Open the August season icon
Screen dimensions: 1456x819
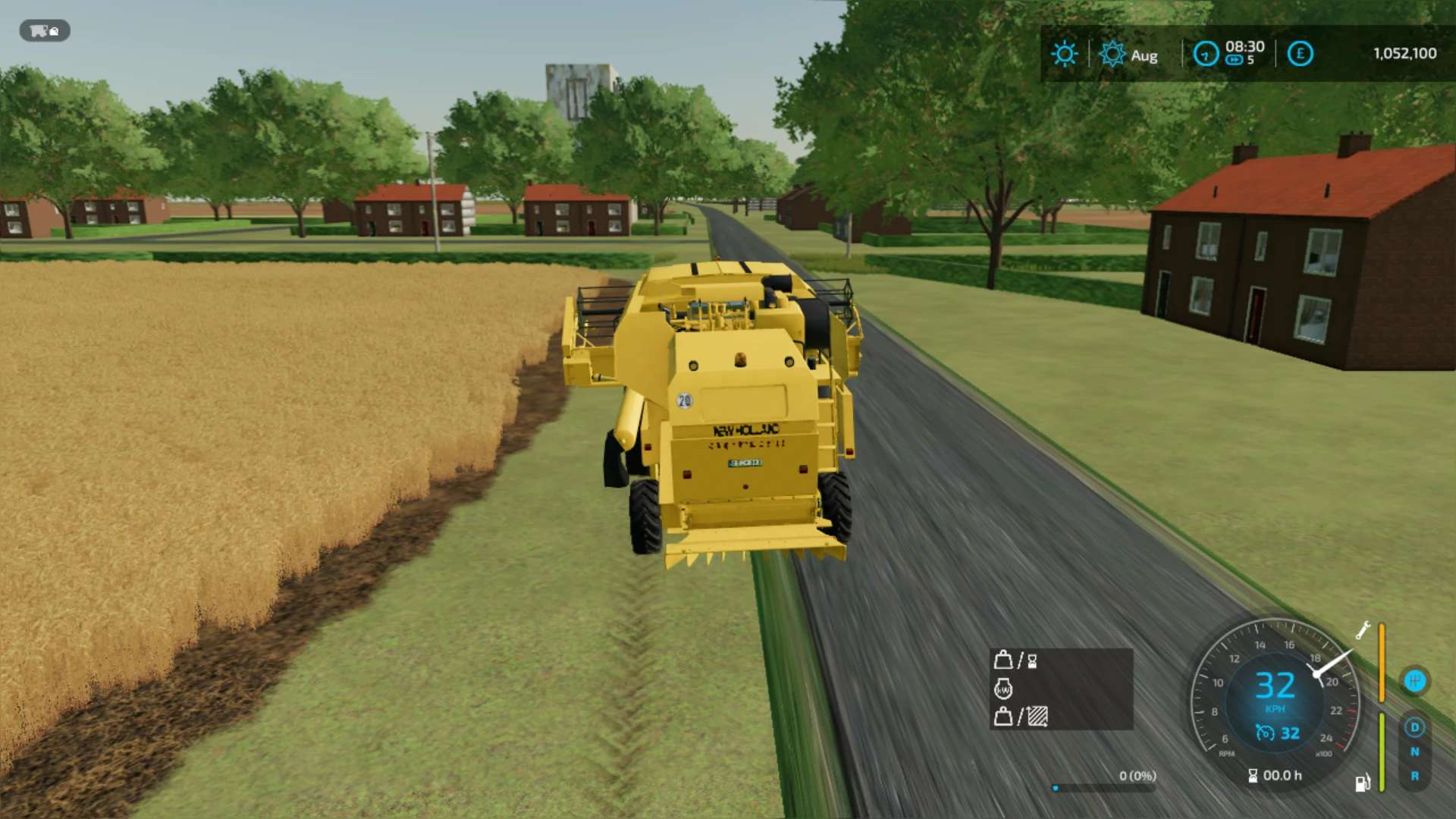[1112, 54]
